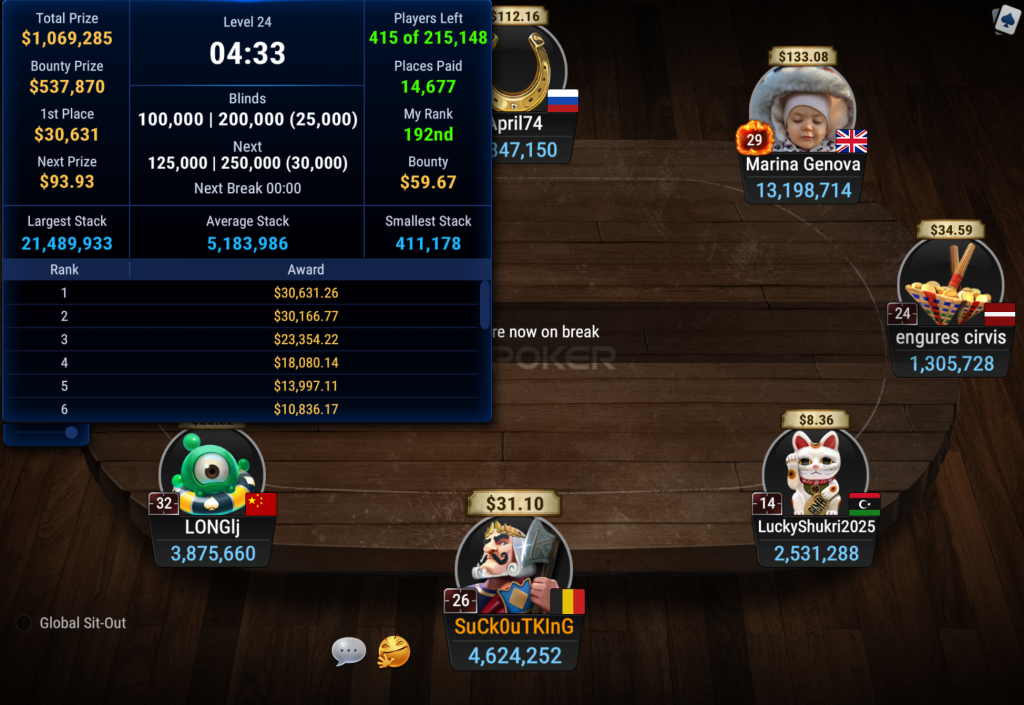Click the spade cards icon
The height and width of the screenshot is (705, 1024).
tap(1004, 20)
